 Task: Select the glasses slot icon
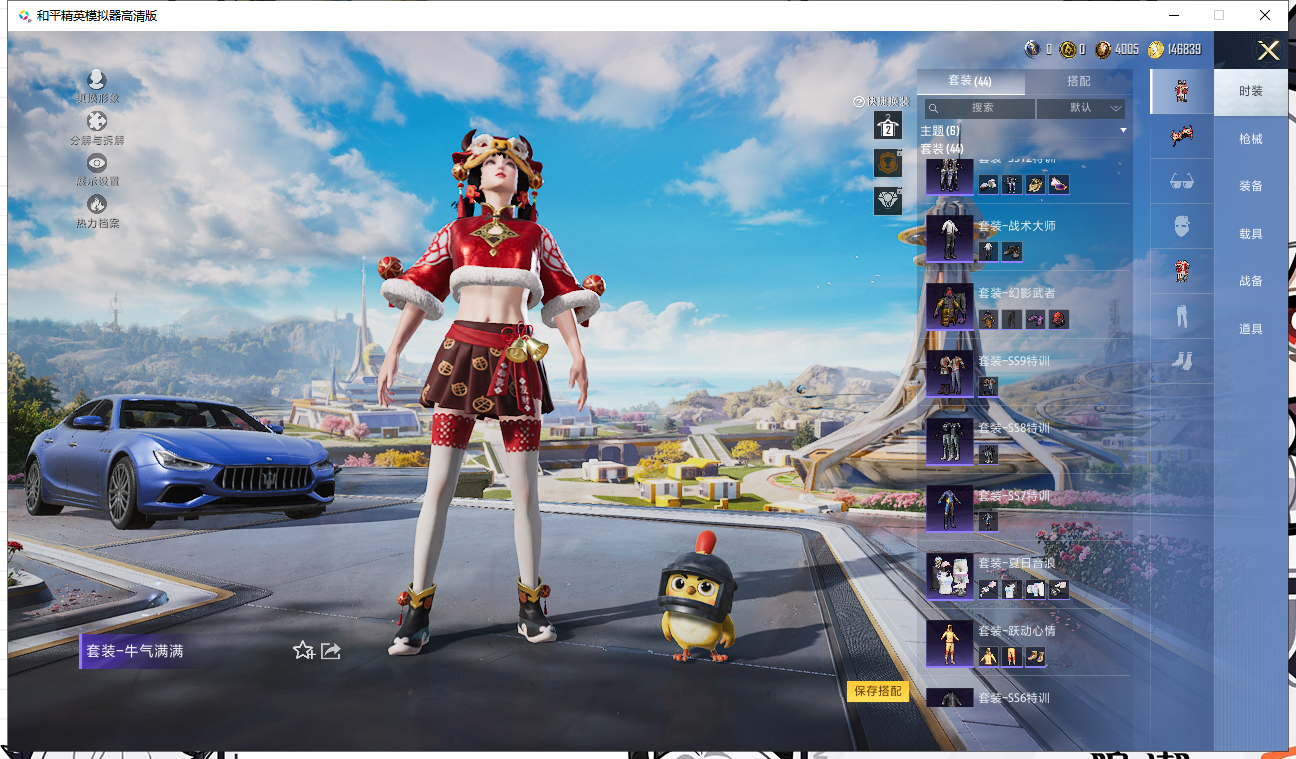(1181, 181)
